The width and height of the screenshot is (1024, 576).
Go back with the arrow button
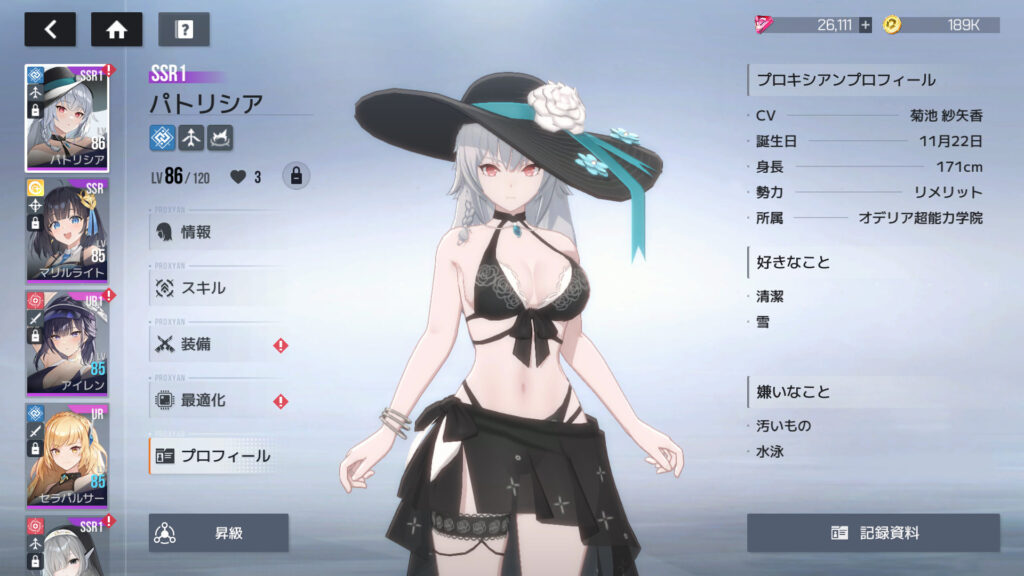point(50,29)
